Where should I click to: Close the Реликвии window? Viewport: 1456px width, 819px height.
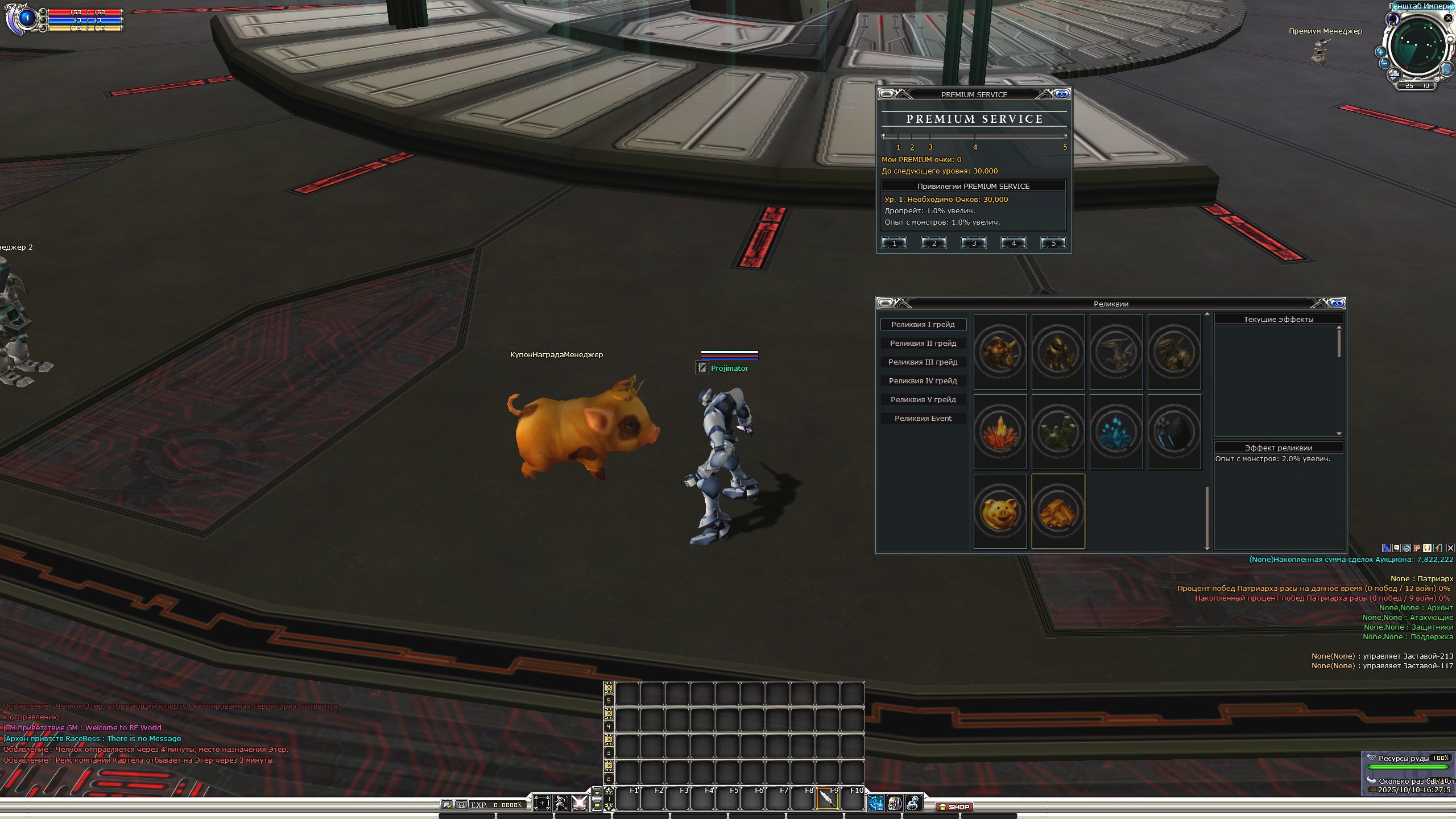pyautogui.click(x=1337, y=303)
